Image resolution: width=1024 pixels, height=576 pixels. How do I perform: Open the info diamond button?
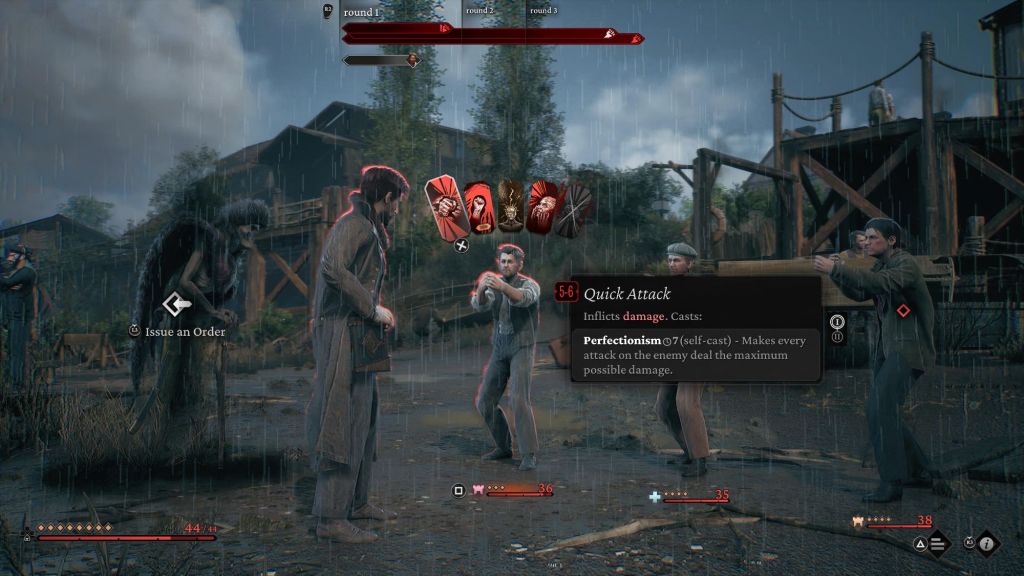click(988, 544)
